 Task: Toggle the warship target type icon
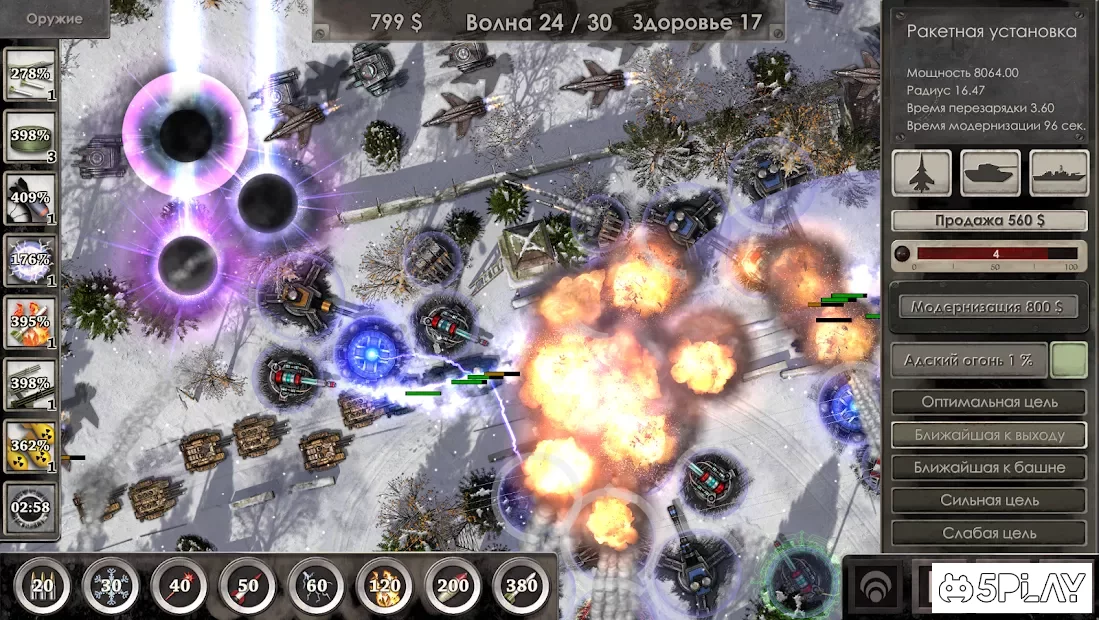pos(1059,173)
